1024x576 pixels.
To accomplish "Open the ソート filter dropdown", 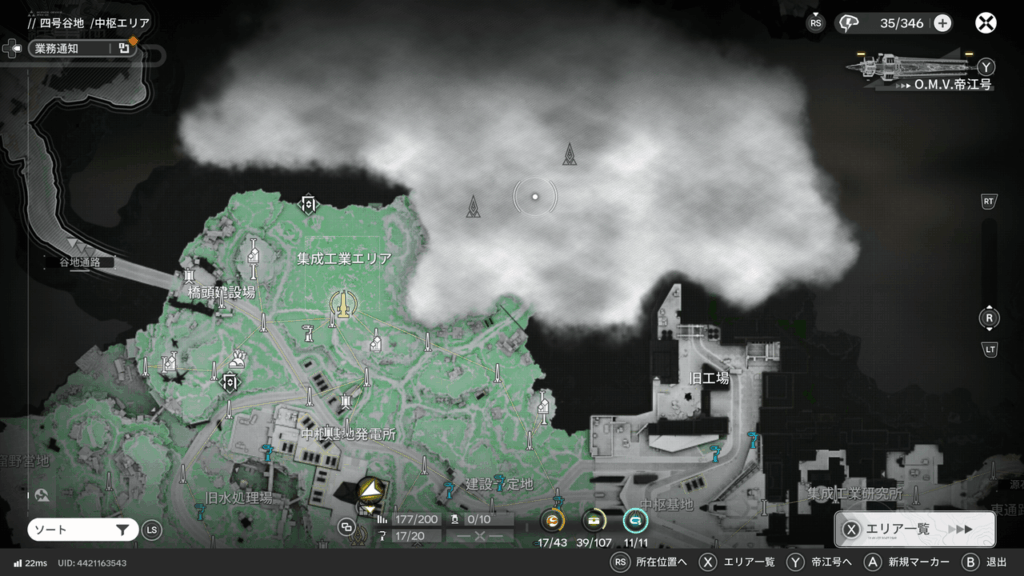I will (x=83, y=530).
